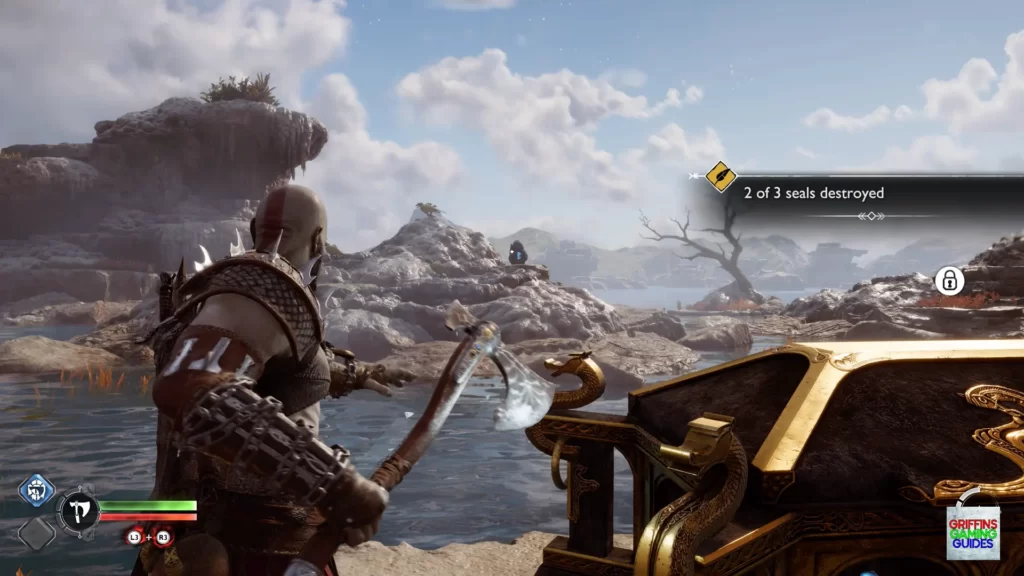Select the axe weapon icon
This screenshot has height=576, width=1024.
coord(77,511)
